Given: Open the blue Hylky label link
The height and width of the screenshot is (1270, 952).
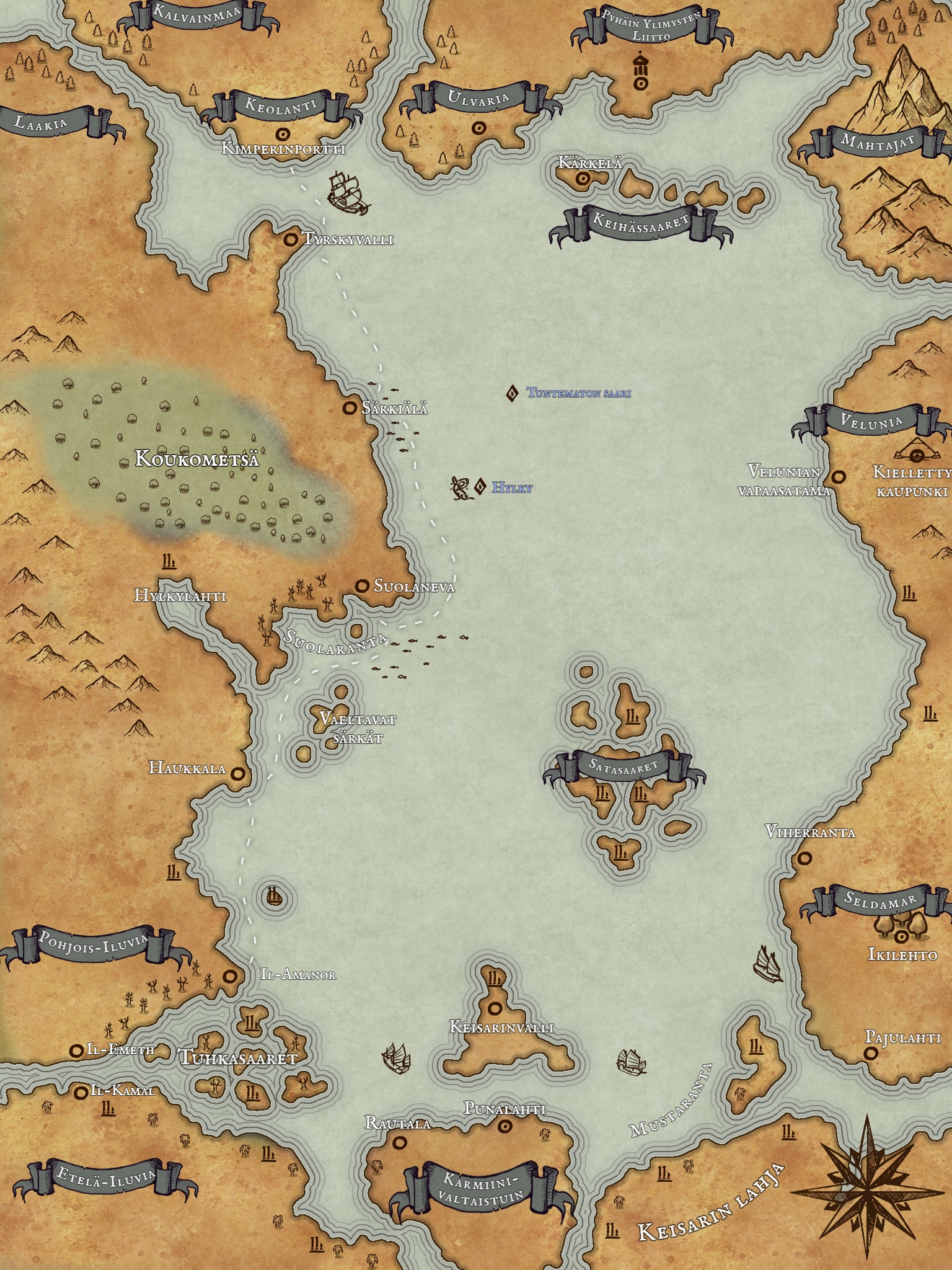Looking at the screenshot, I should (512, 488).
